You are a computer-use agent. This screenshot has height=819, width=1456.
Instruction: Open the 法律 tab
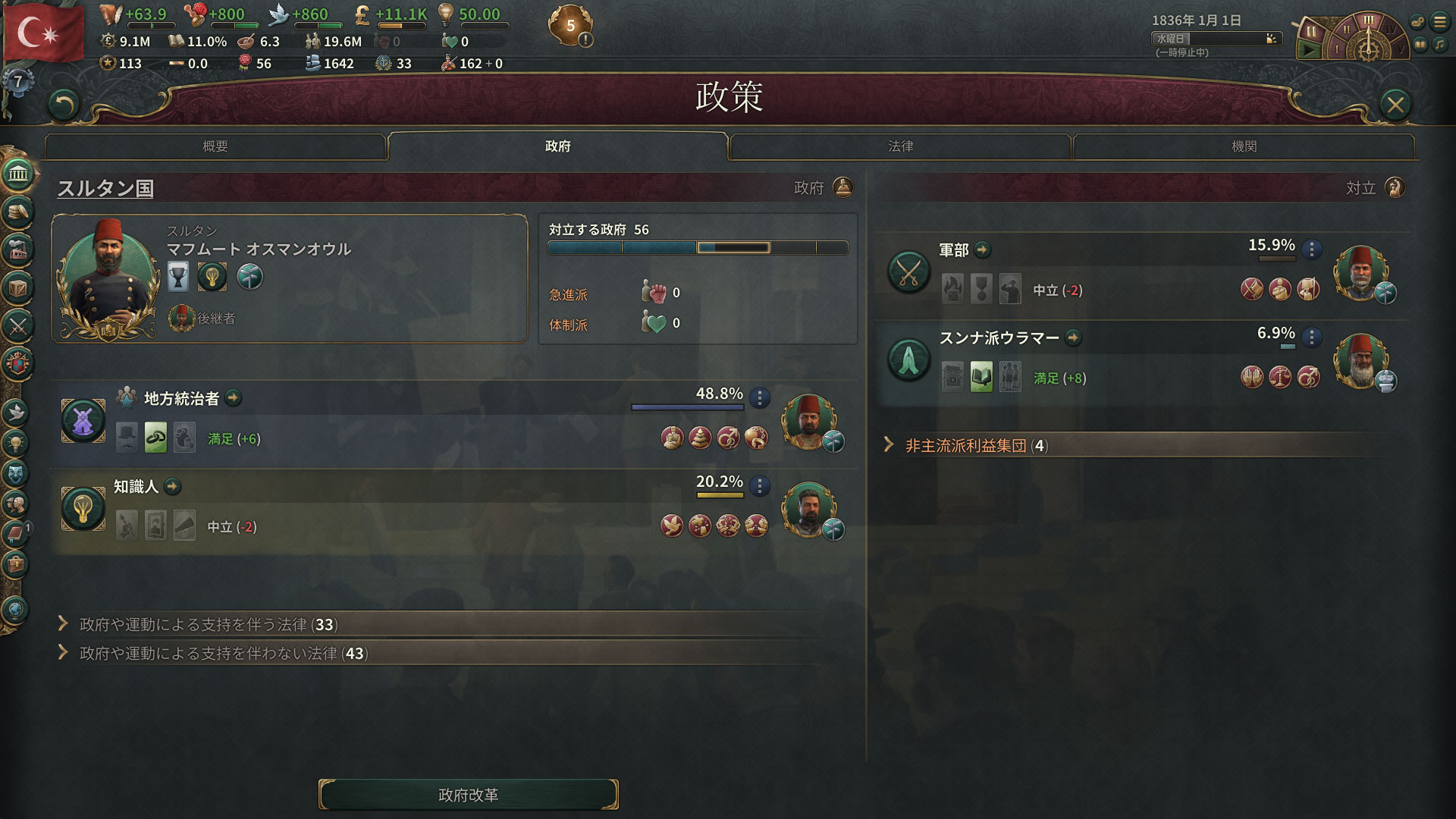900,146
